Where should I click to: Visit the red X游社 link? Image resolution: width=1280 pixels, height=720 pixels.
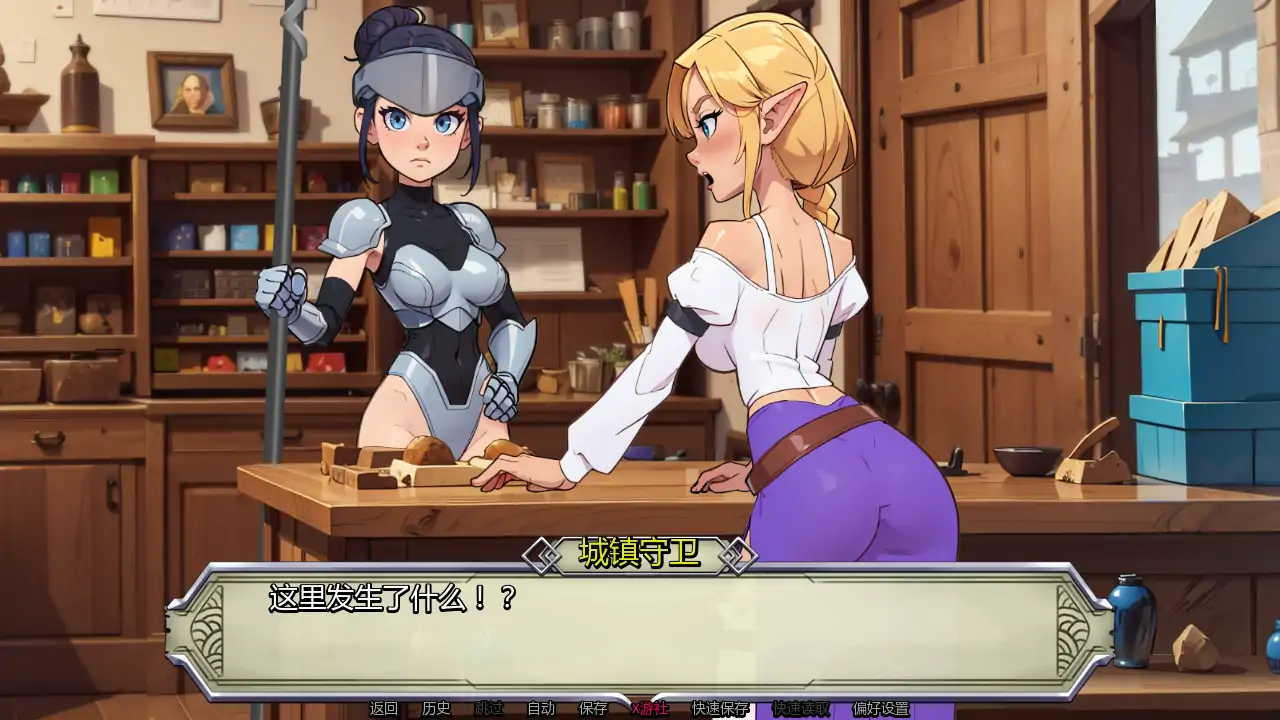click(648, 710)
